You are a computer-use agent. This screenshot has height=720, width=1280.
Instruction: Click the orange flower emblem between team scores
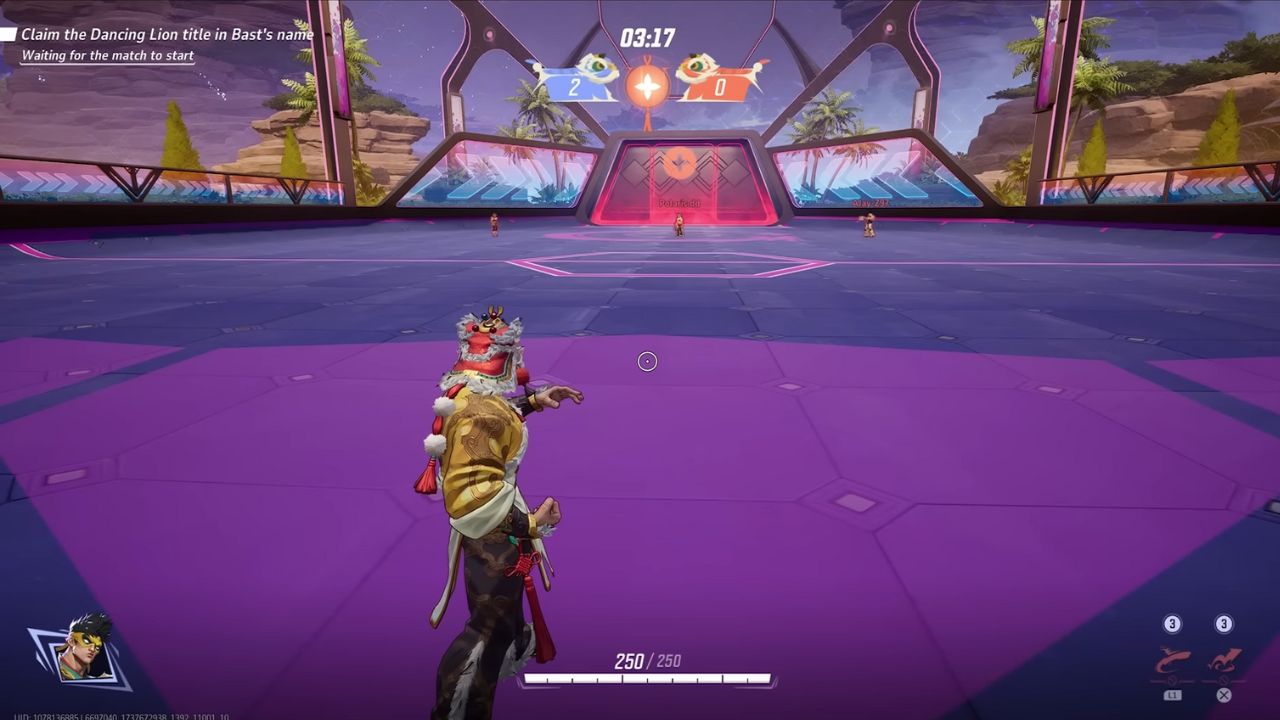coord(648,85)
